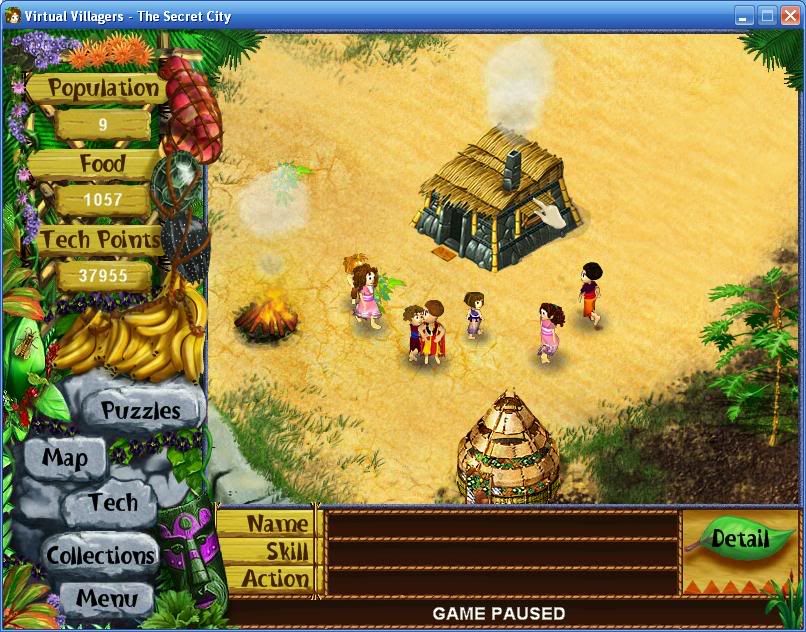View the Collections screen
The width and height of the screenshot is (806, 632).
coord(100,555)
